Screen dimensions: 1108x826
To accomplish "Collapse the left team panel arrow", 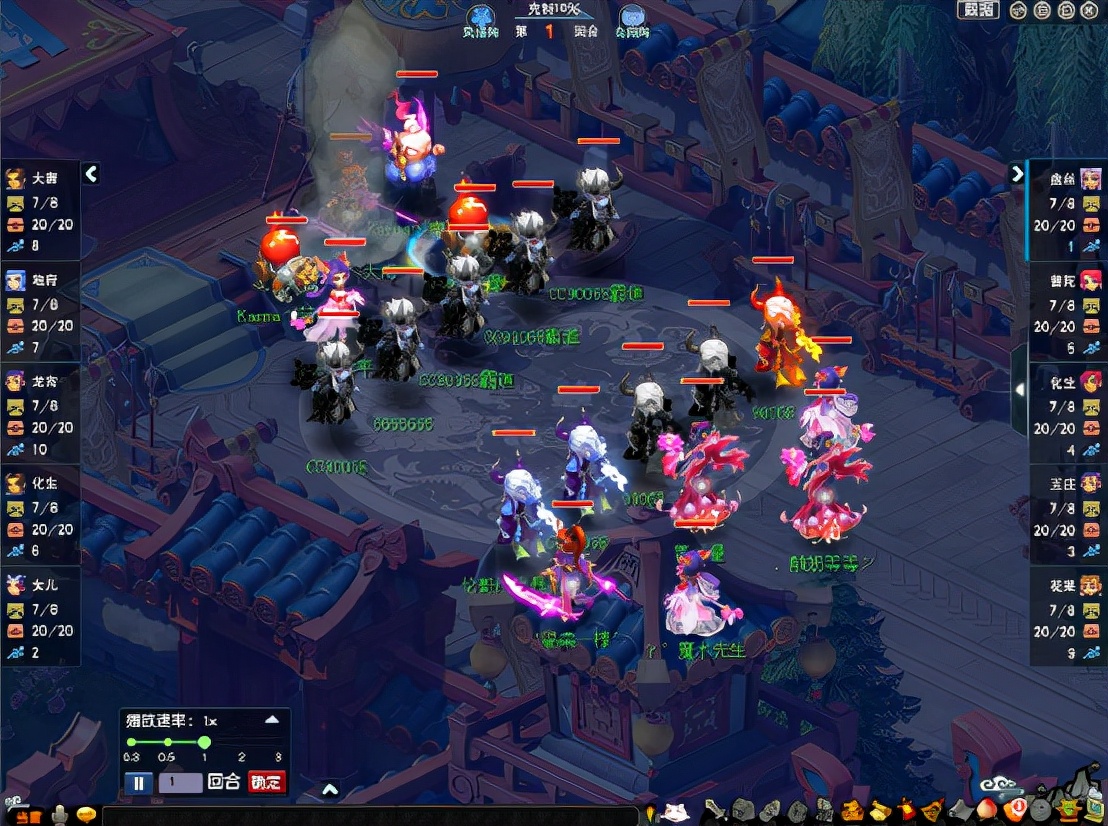I will tap(91, 174).
